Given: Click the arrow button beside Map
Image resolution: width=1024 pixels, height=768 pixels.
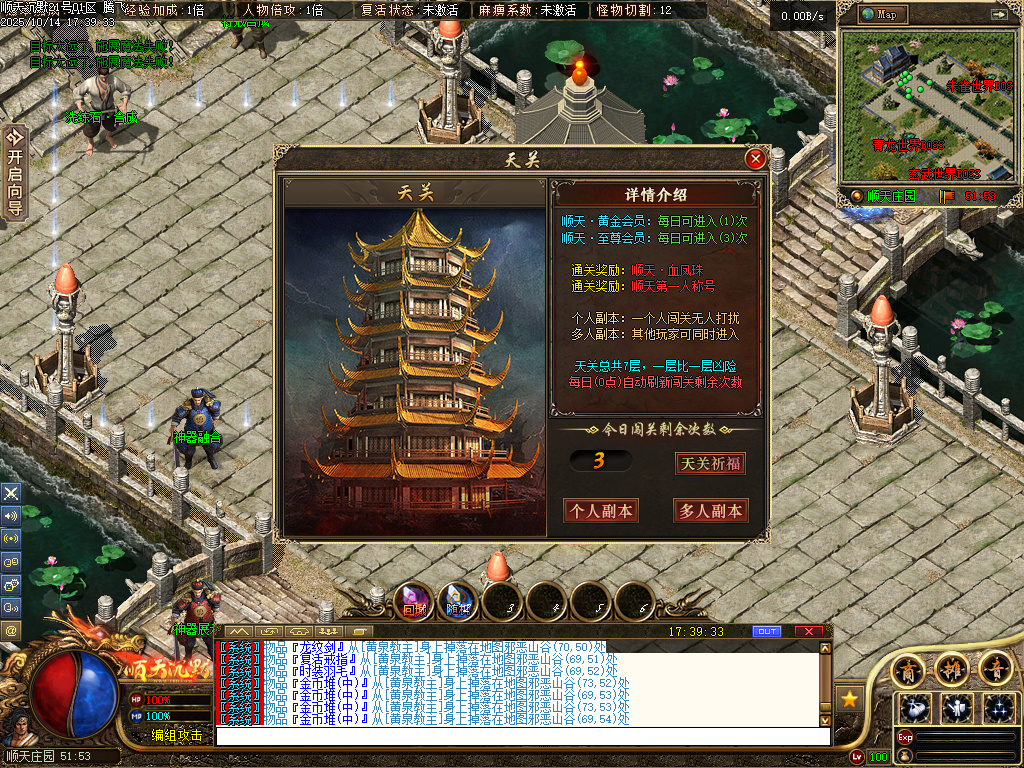Looking at the screenshot, I should [998, 14].
